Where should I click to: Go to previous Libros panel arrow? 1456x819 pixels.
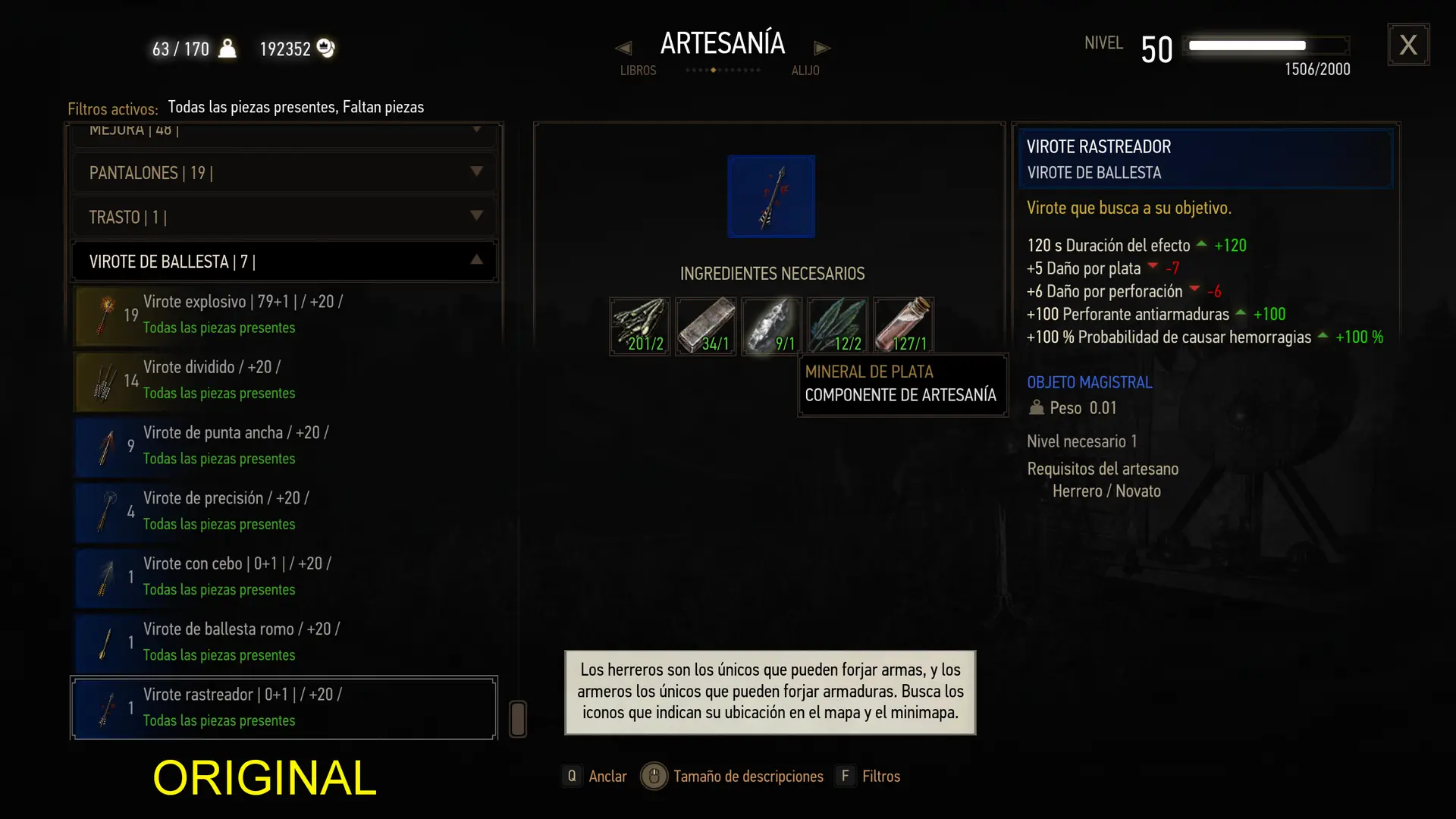[x=623, y=49]
